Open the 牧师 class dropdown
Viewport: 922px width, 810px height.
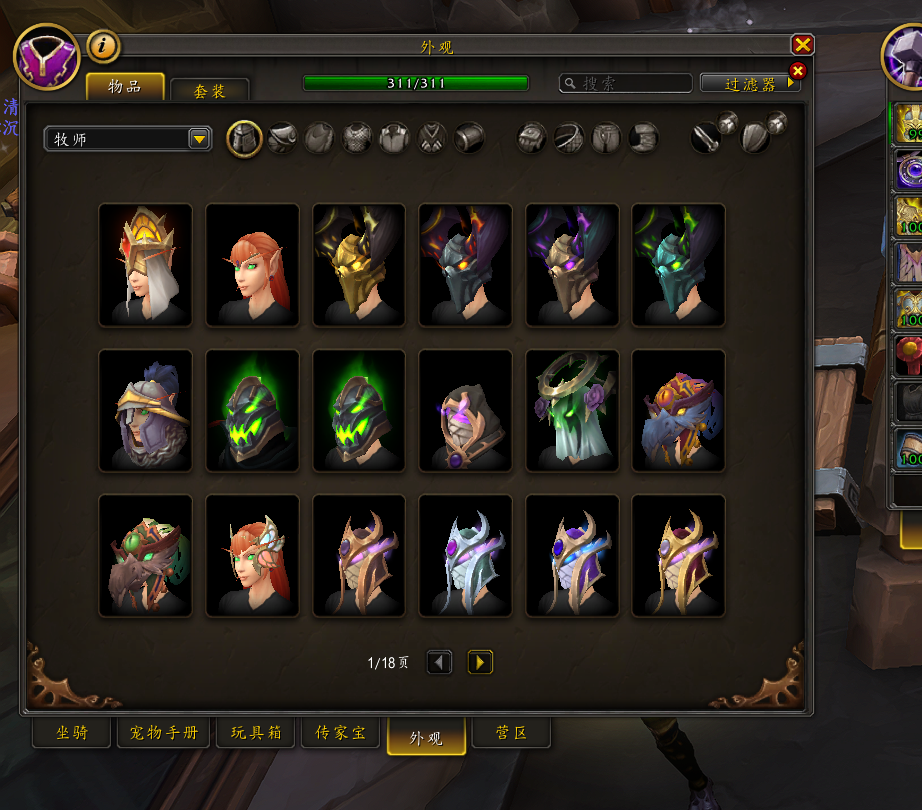[128, 139]
